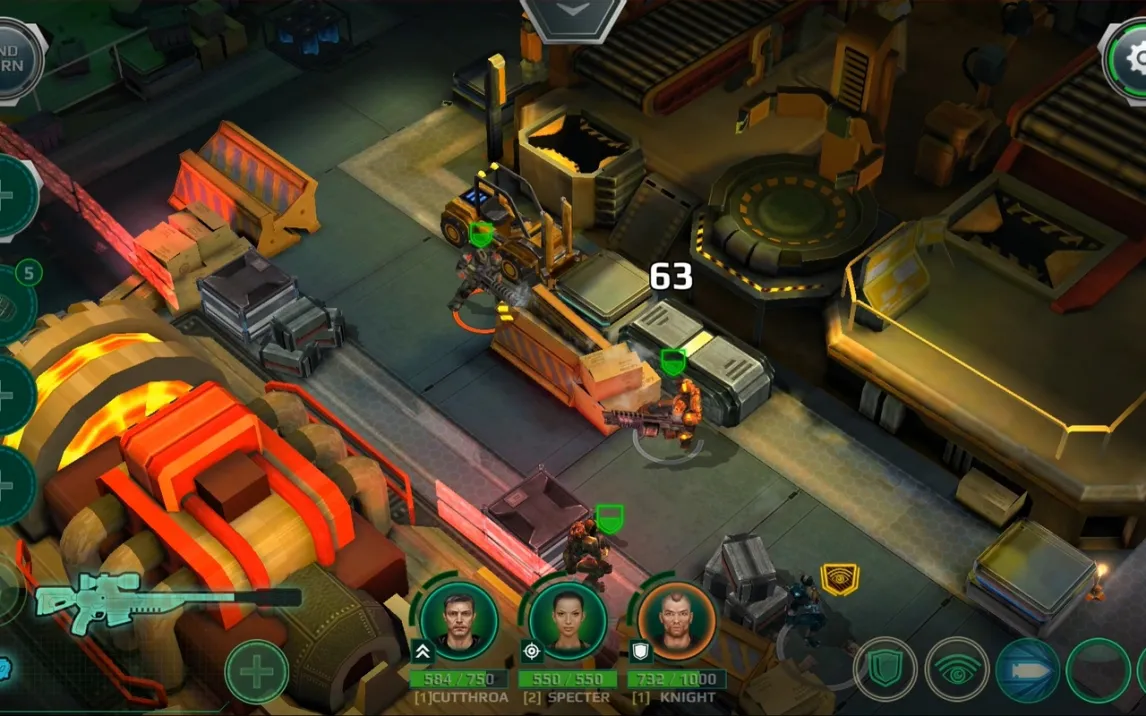Select the Specter squad portrait

click(x=567, y=621)
